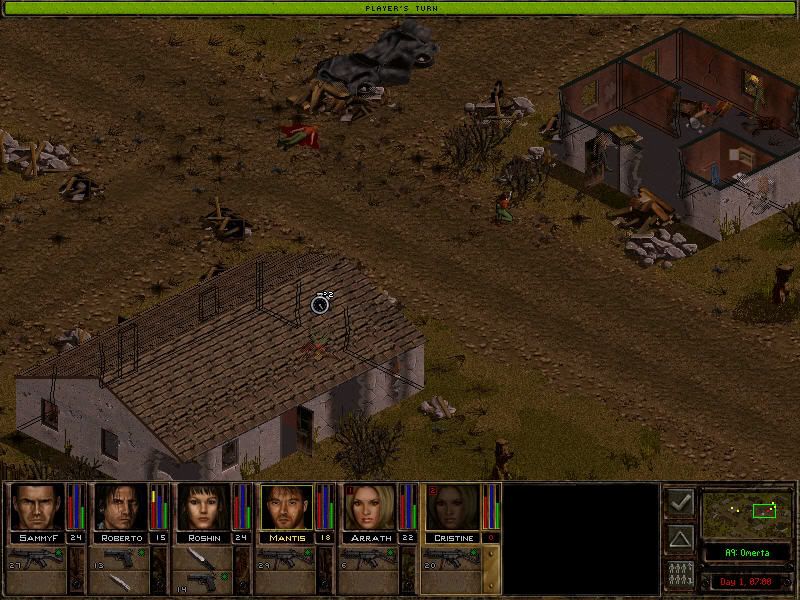Select Cristine's submachine gun slot
Screen dimensions: 800x600
(453, 556)
